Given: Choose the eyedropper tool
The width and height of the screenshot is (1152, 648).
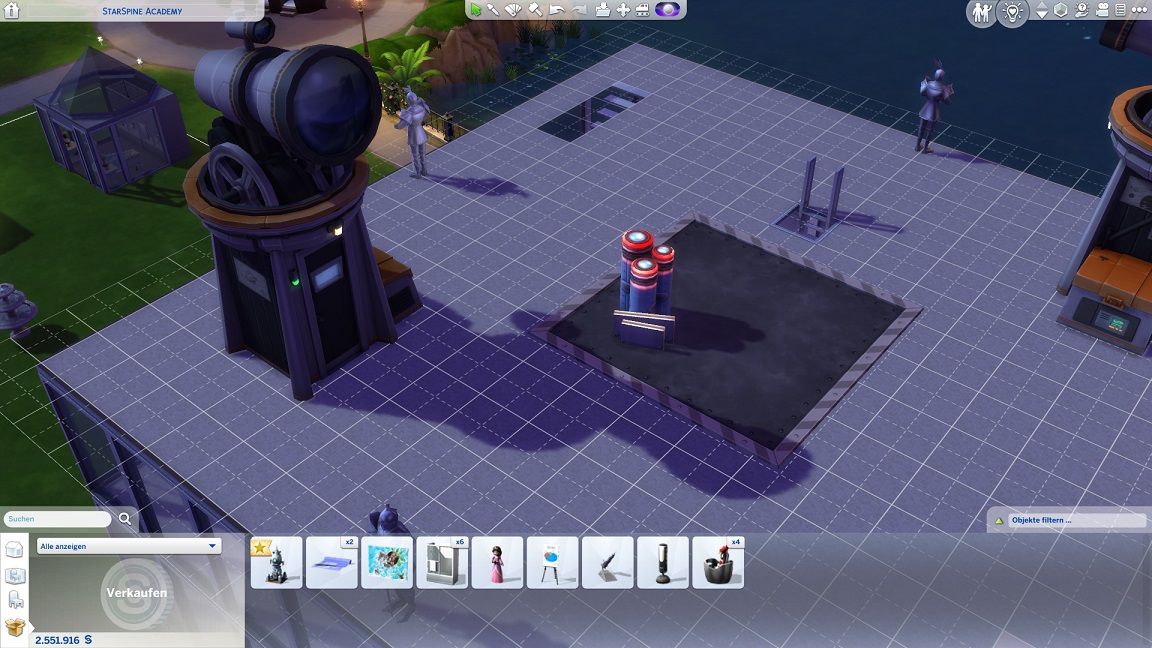Looking at the screenshot, I should pos(494,9).
